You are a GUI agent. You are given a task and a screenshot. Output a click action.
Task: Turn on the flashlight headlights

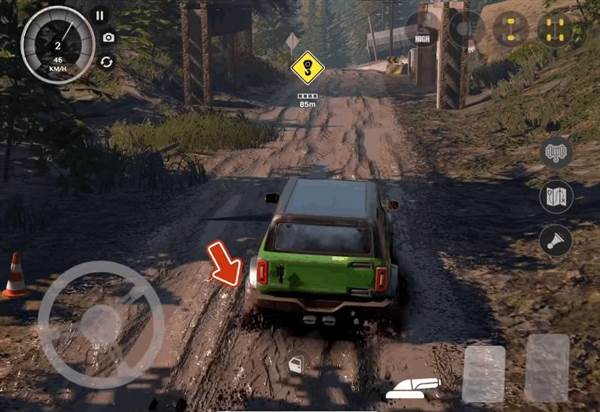click(x=556, y=240)
